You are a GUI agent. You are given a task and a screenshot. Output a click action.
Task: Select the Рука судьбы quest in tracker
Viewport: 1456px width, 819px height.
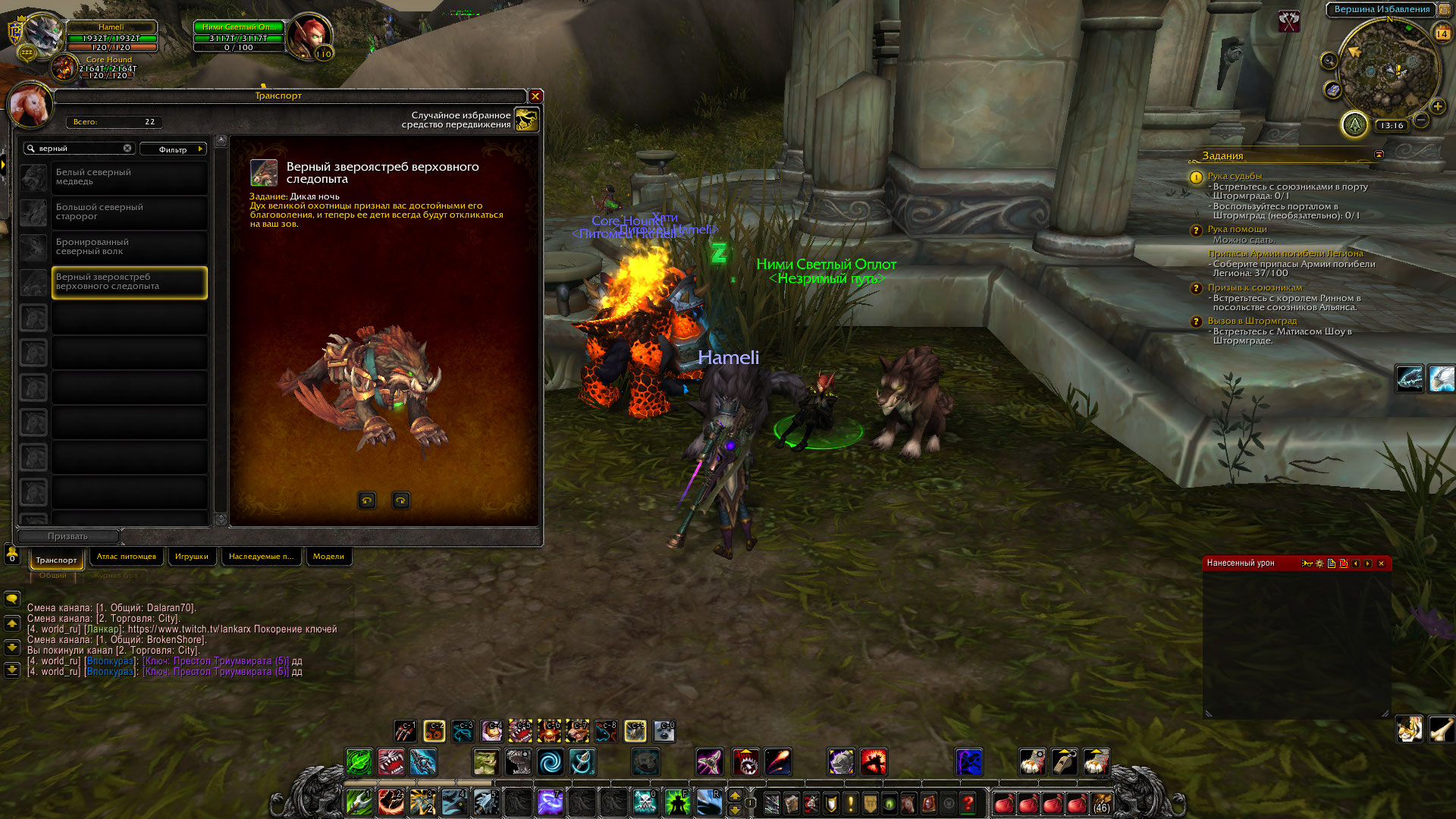click(x=1235, y=176)
